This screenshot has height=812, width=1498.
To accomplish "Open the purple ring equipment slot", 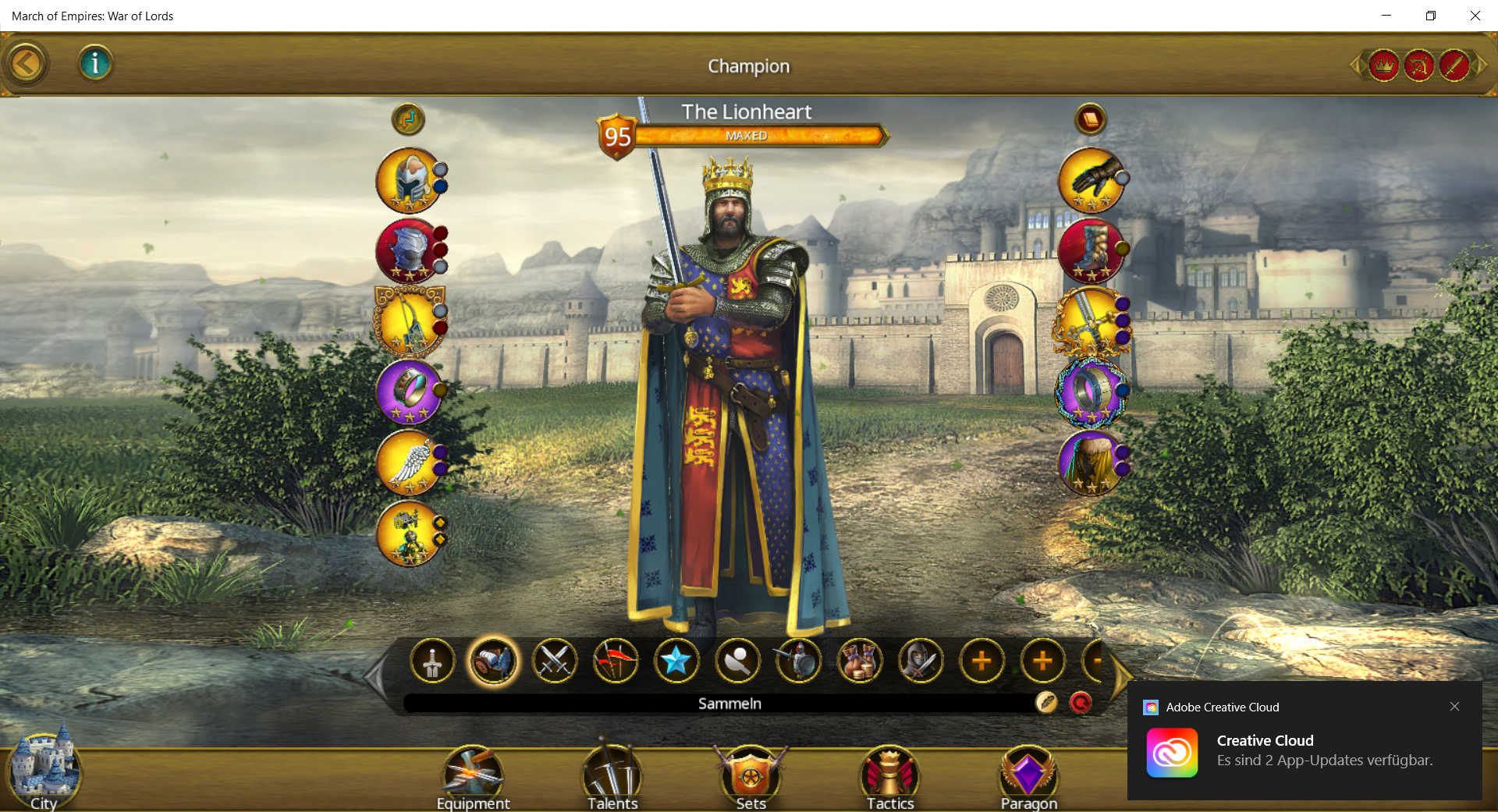I will (x=410, y=390).
